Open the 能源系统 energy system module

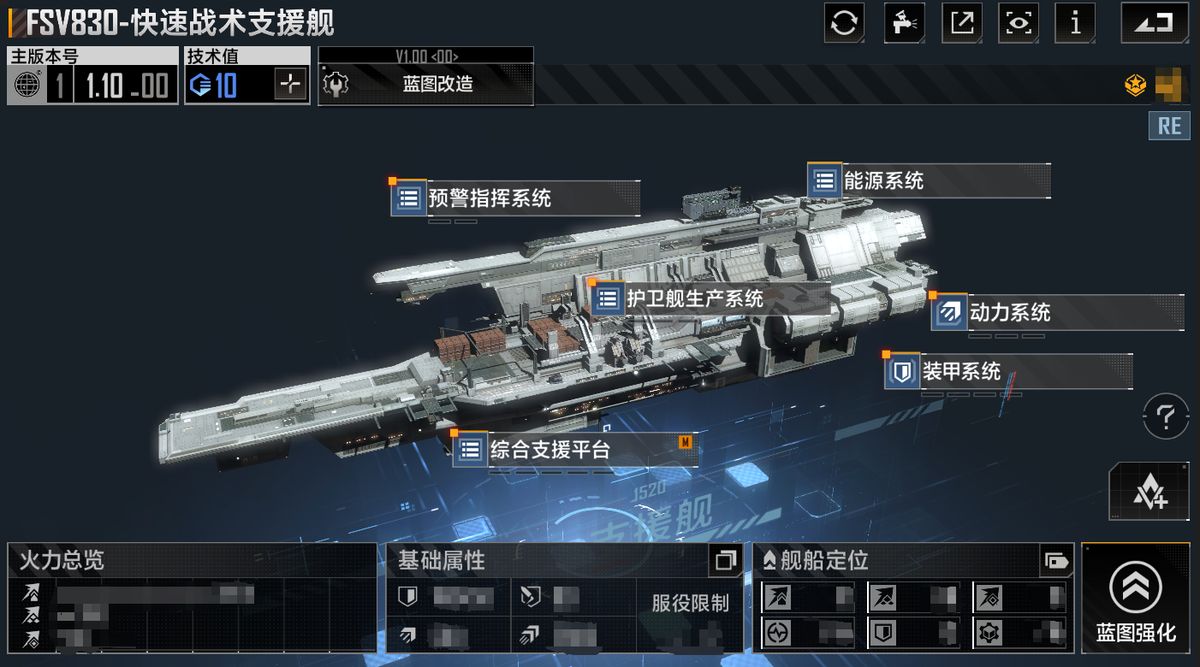click(883, 181)
